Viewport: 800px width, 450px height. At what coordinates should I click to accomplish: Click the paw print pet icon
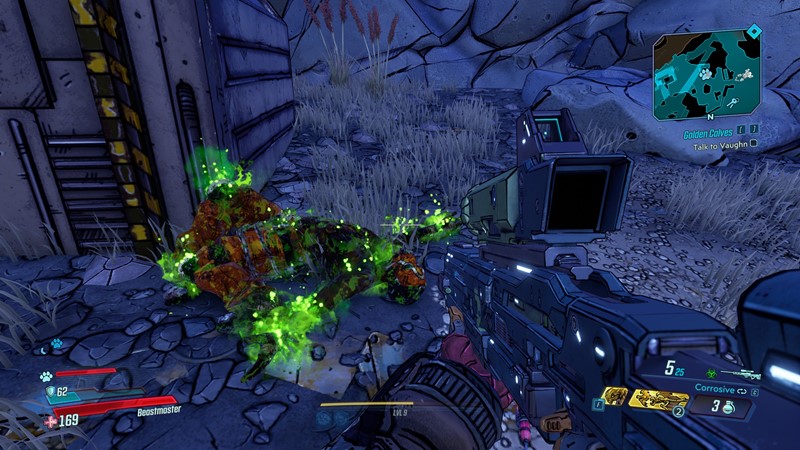(x=45, y=377)
